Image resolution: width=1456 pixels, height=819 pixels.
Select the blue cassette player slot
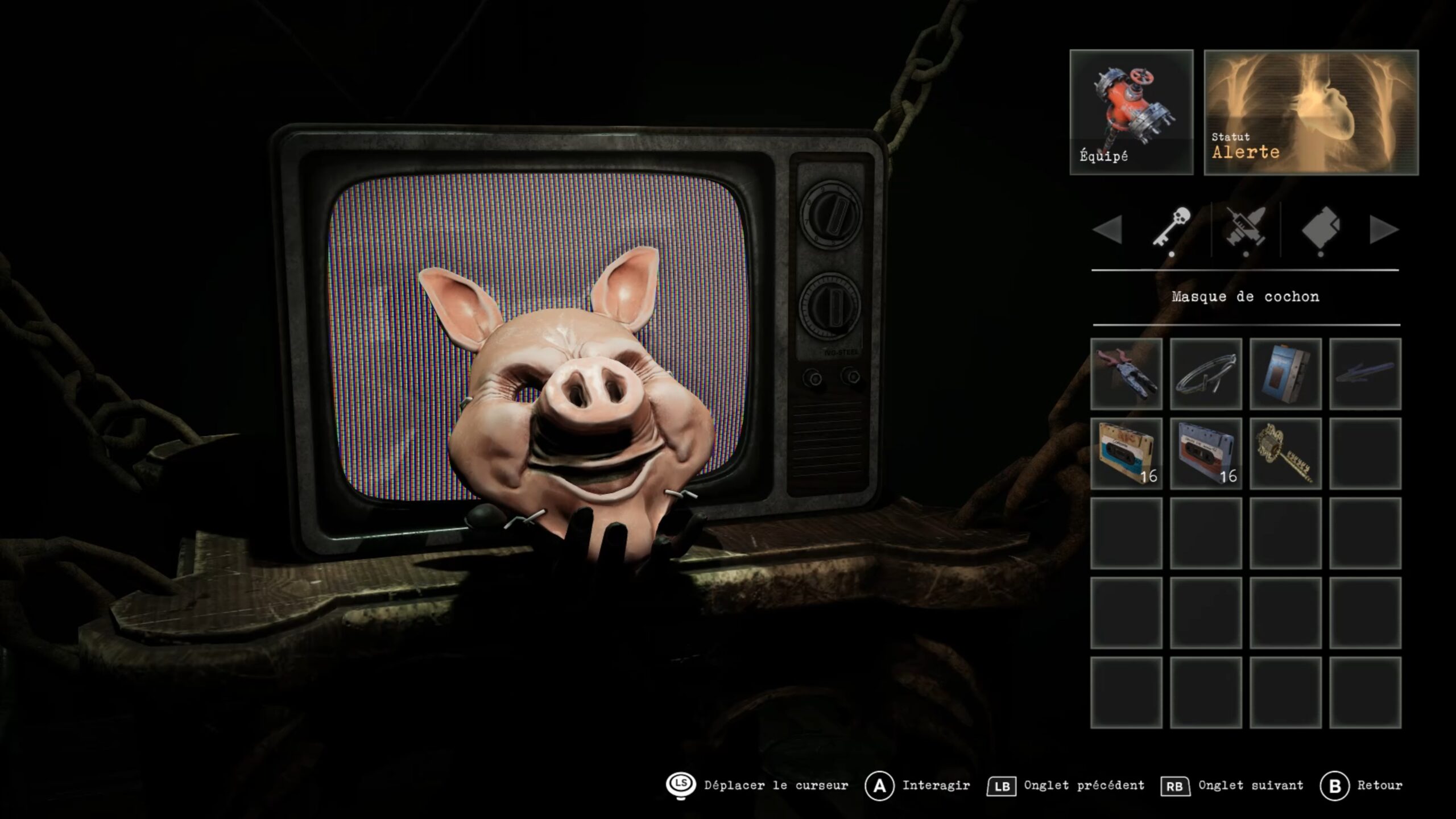(1285, 374)
